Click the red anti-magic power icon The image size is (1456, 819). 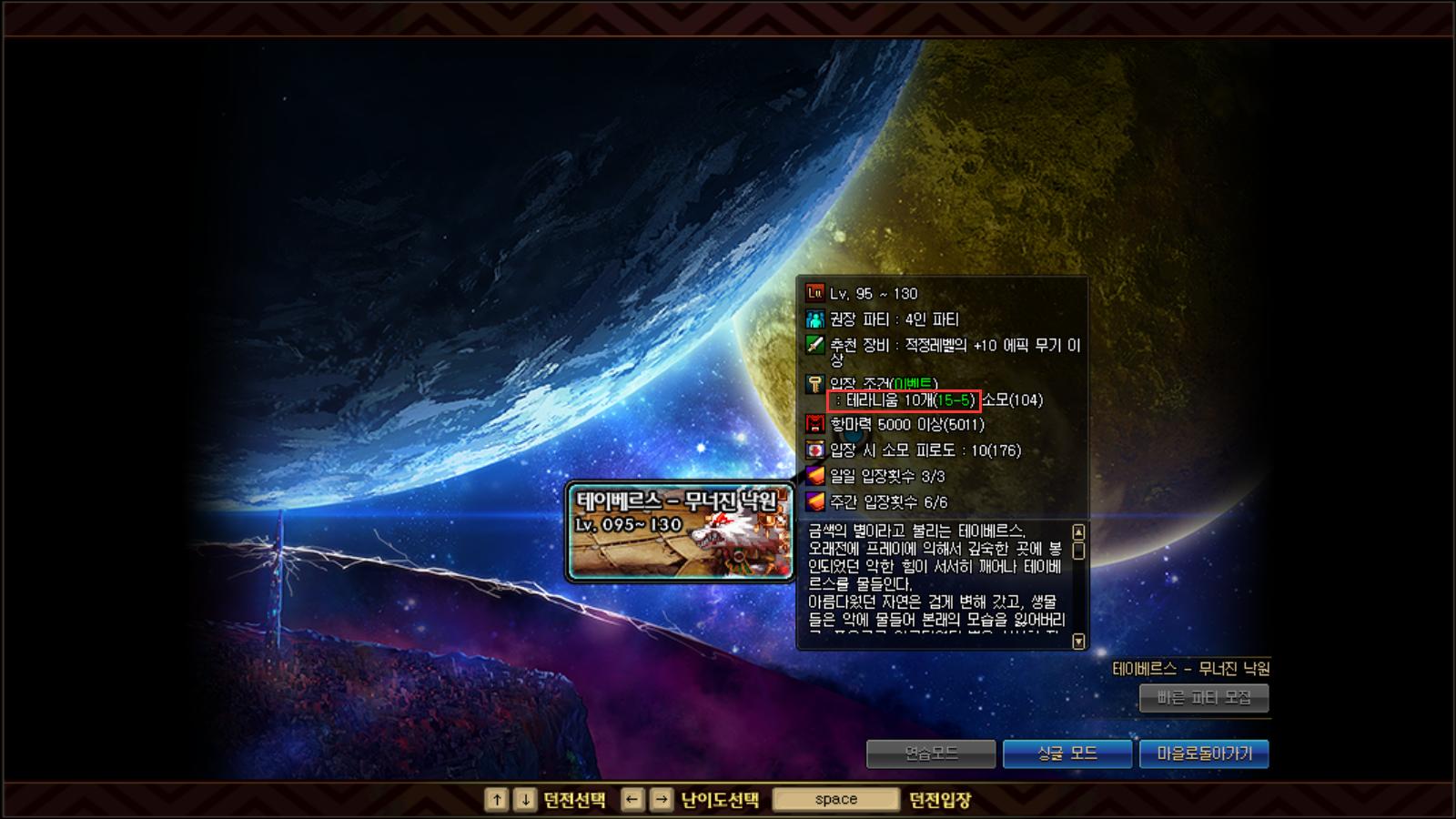click(x=813, y=423)
